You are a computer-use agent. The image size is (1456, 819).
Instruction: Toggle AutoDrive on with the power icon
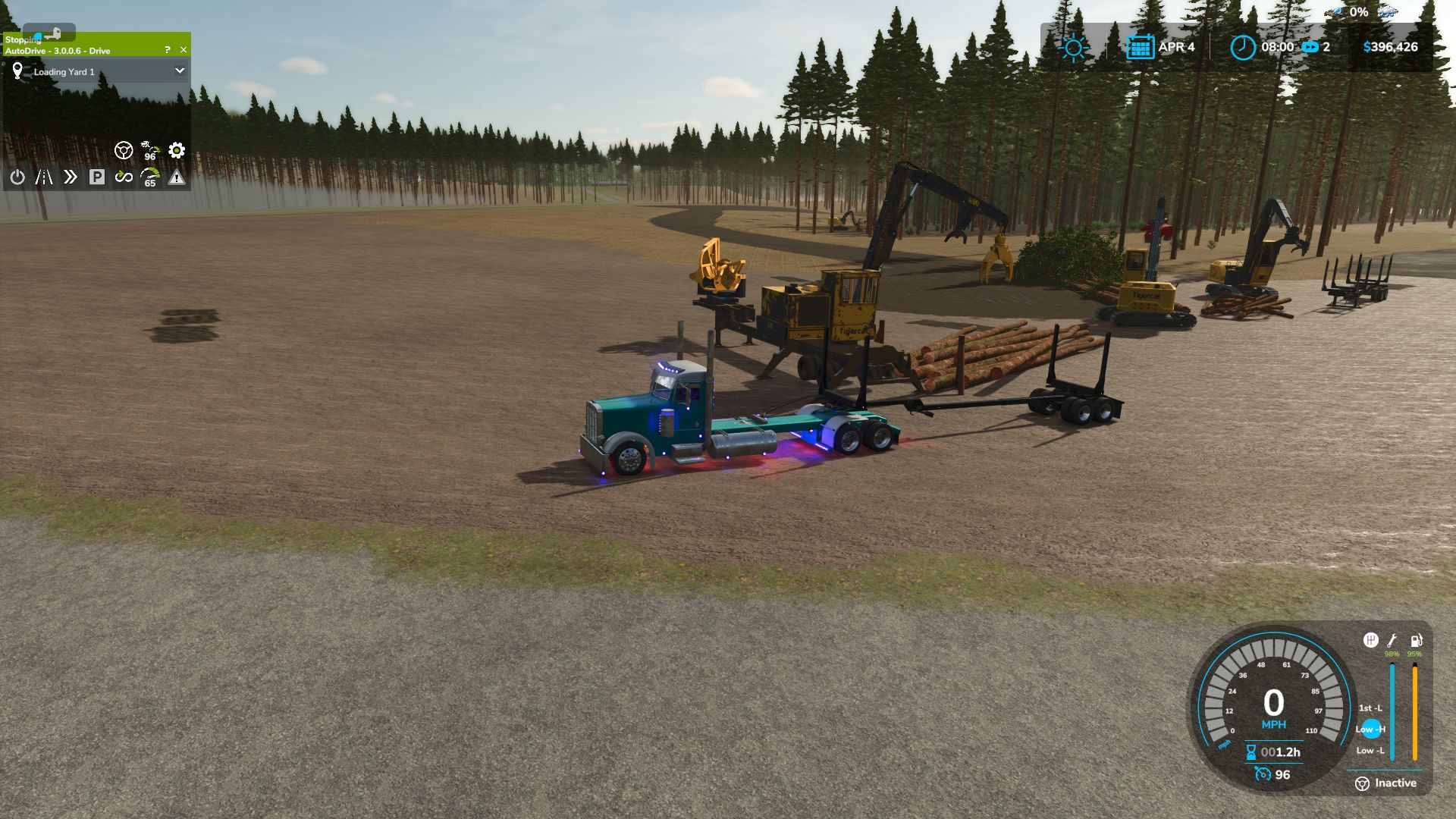(17, 177)
